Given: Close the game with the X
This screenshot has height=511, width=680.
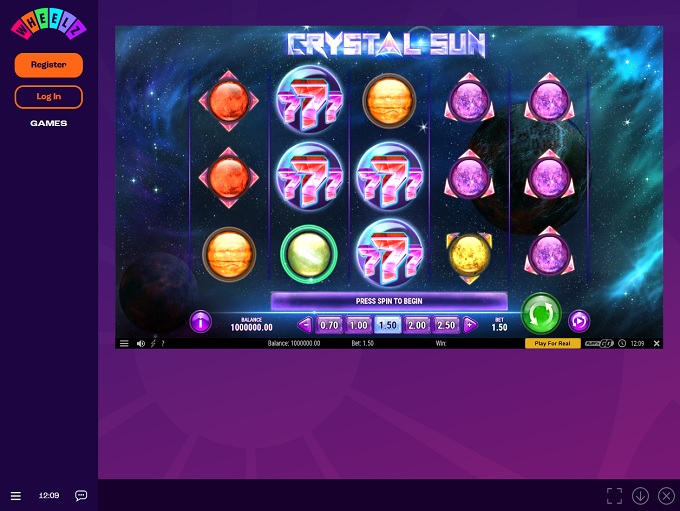Looking at the screenshot, I should click(x=656, y=343).
